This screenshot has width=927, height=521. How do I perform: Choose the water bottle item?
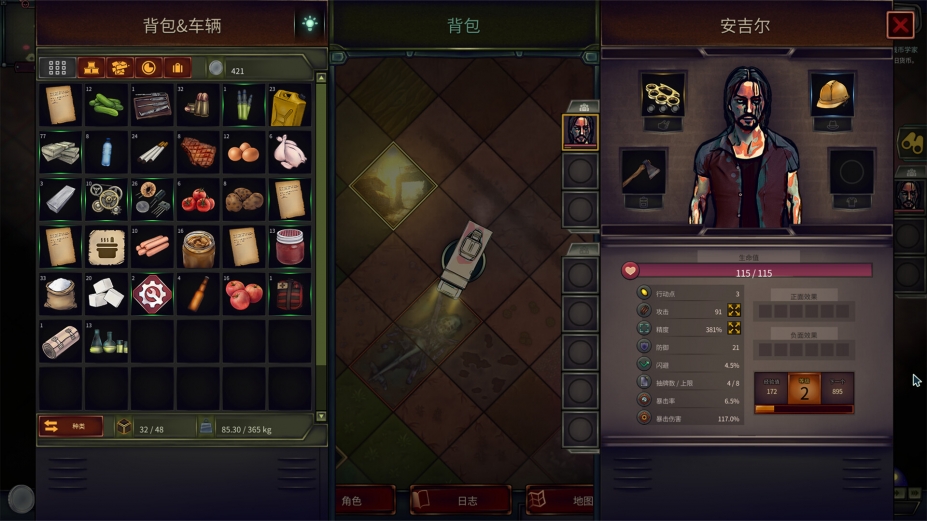click(x=106, y=152)
